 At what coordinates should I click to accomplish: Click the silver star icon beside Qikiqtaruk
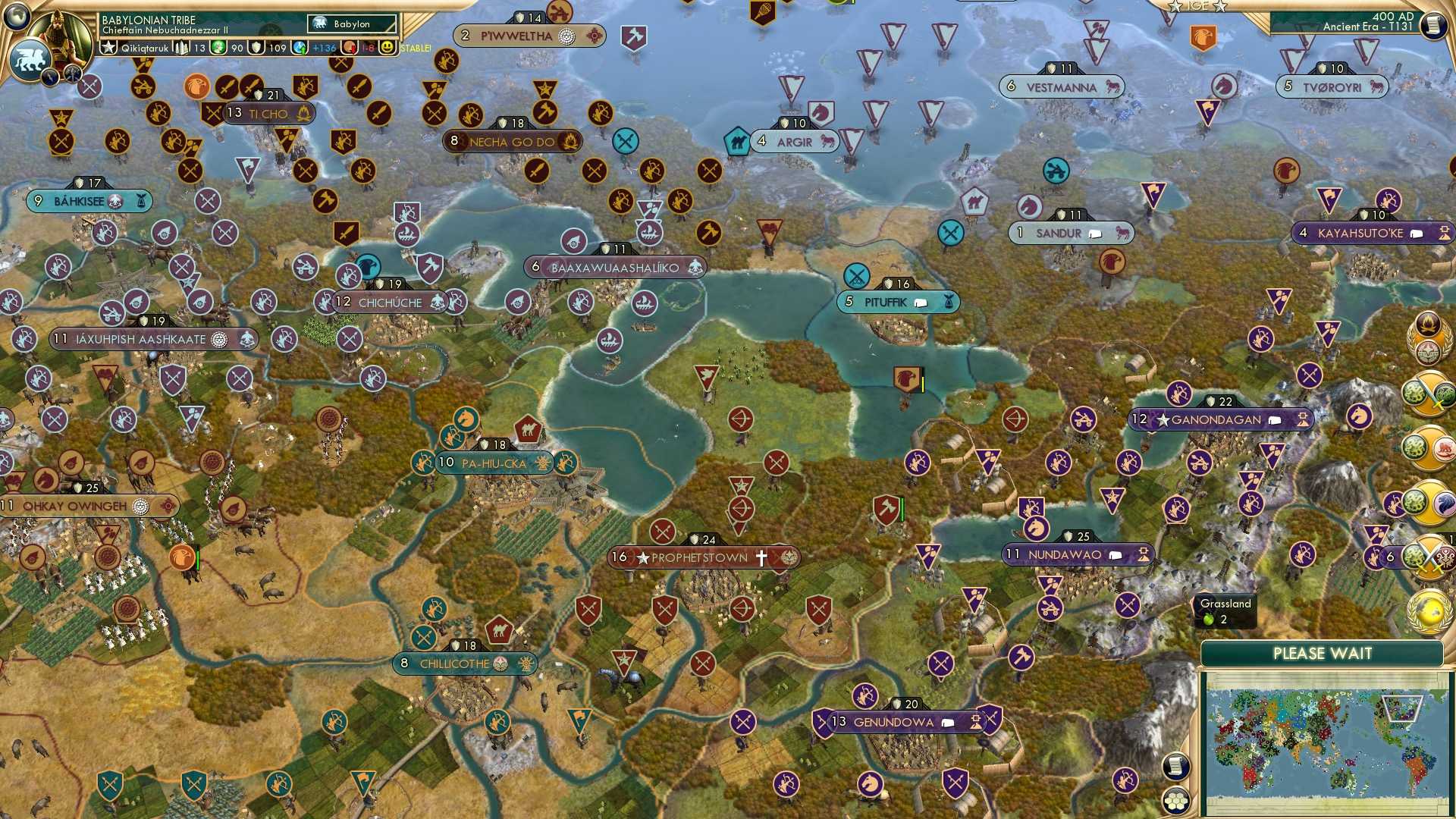(x=108, y=47)
